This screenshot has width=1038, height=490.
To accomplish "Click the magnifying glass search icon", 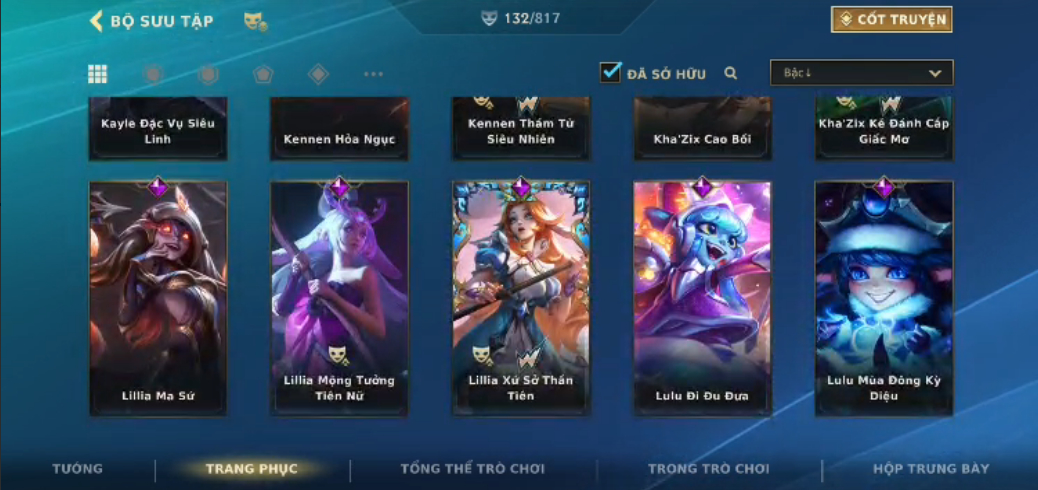I will pos(731,73).
